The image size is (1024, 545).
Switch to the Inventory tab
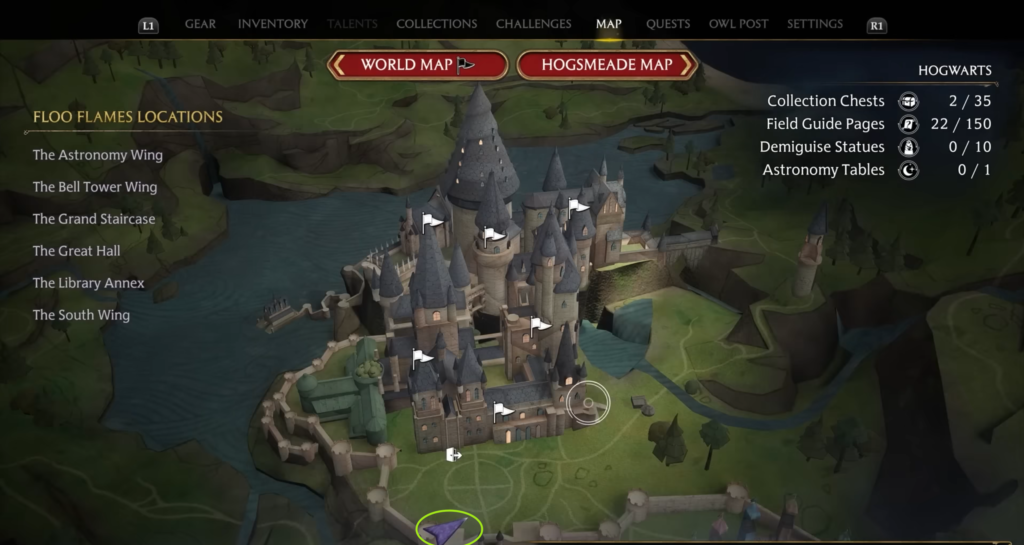tap(267, 24)
